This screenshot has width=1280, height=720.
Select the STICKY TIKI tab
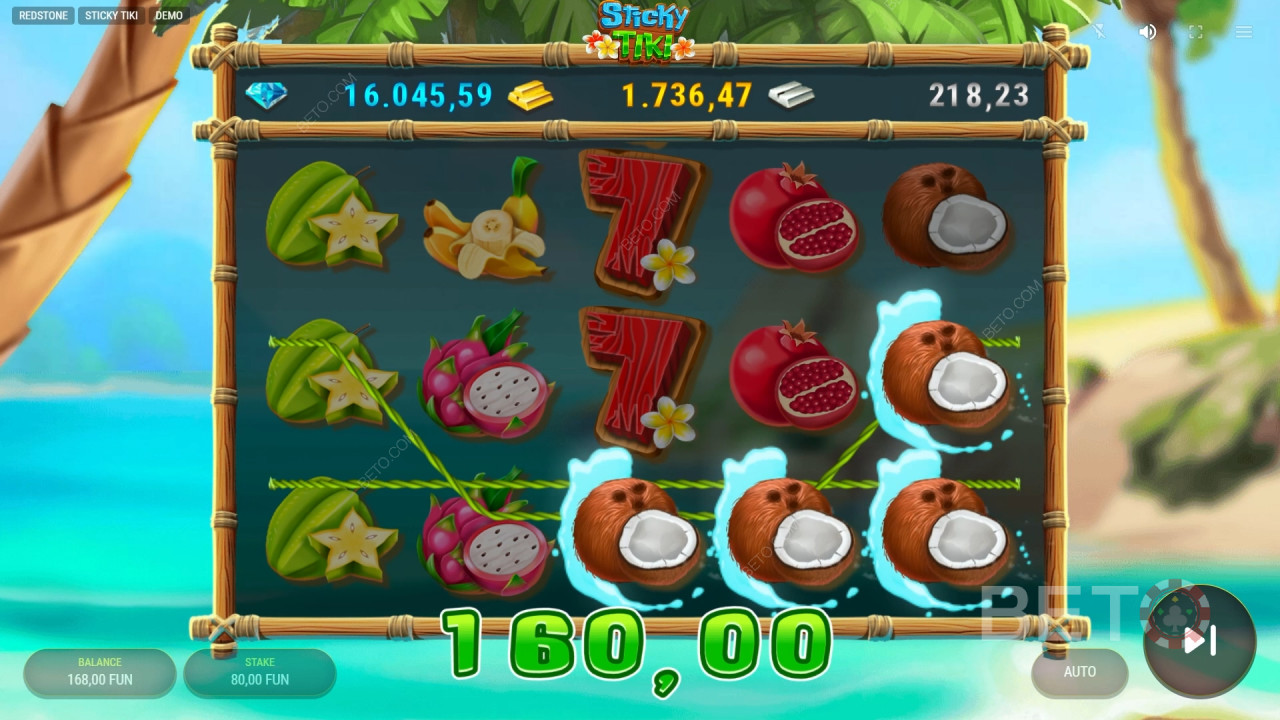110,15
